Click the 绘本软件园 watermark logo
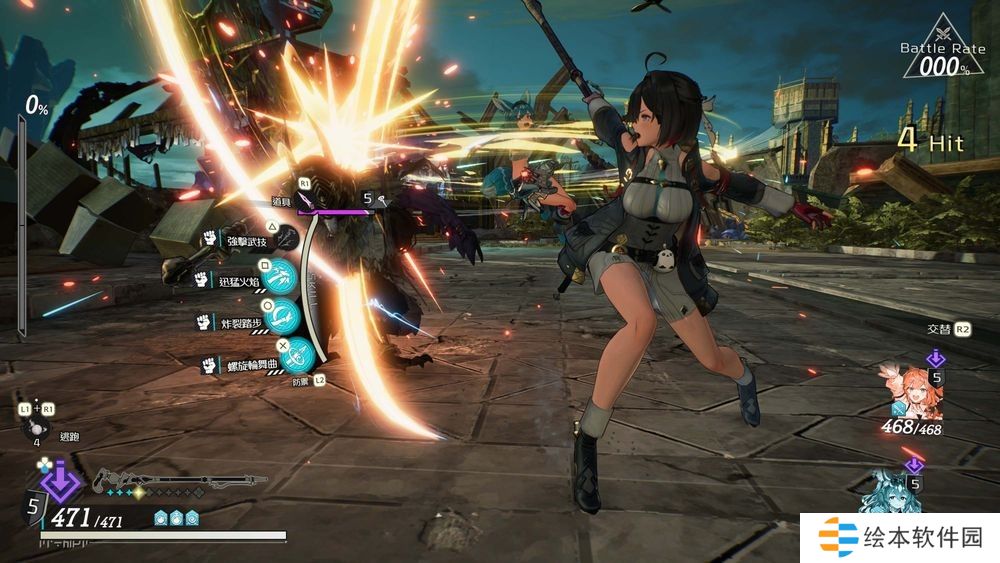Screen dimensions: 1000x563 click(x=840, y=538)
